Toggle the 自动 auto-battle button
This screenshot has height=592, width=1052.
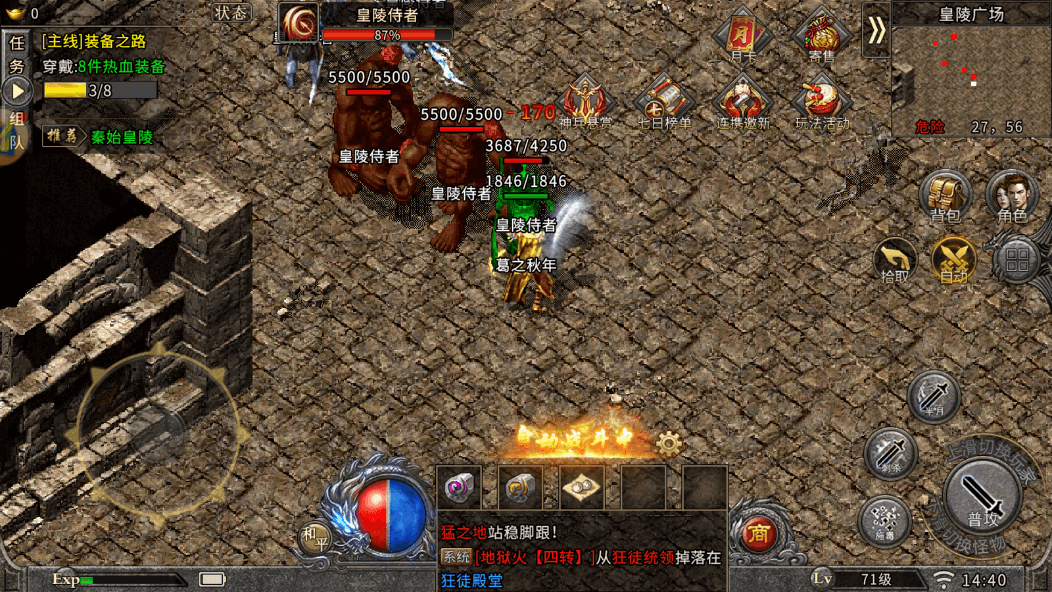[953, 259]
